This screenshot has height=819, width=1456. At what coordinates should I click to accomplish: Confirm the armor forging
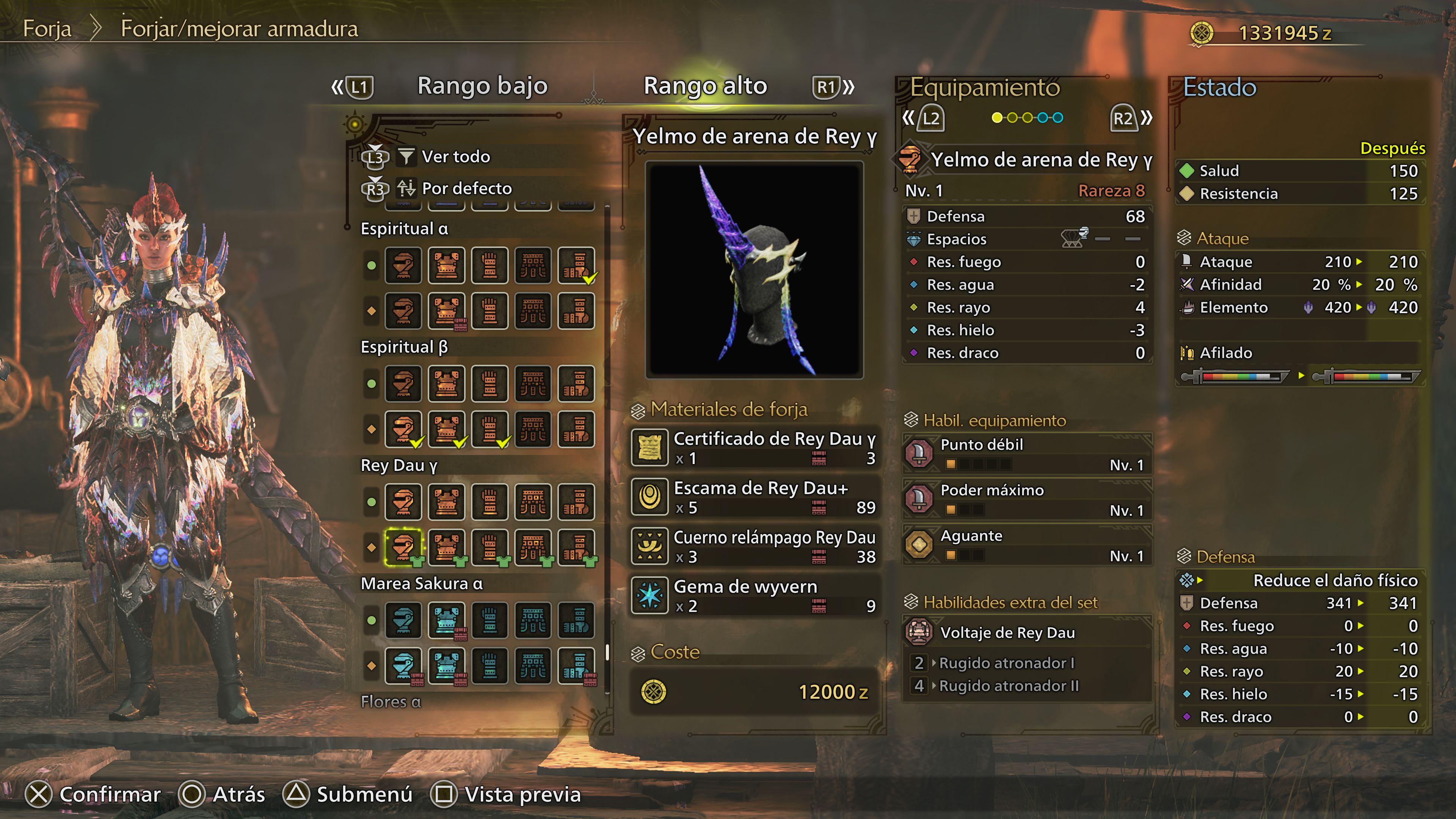(x=94, y=794)
